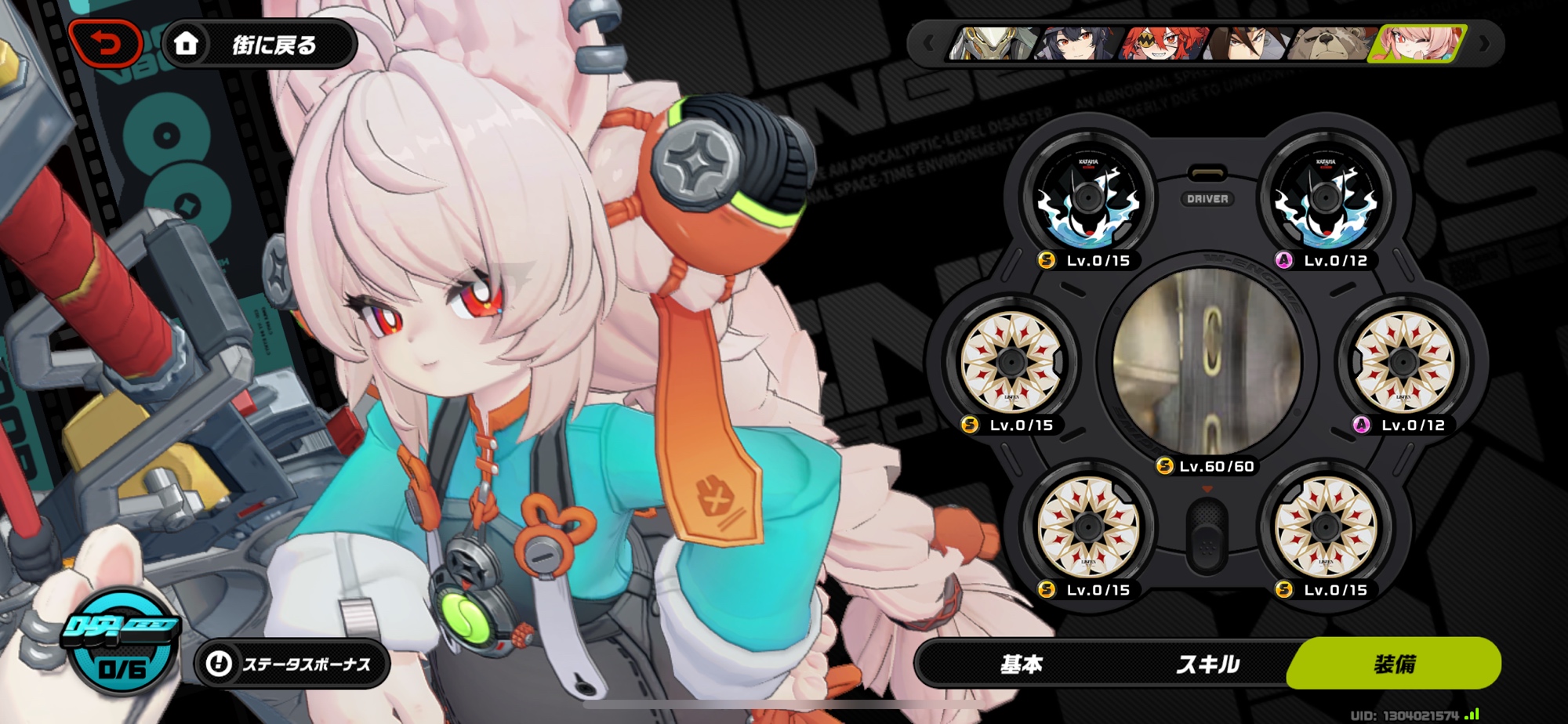Image resolution: width=1568 pixels, height=724 pixels.
Task: Switch to the スキル tab
Action: tap(1207, 664)
